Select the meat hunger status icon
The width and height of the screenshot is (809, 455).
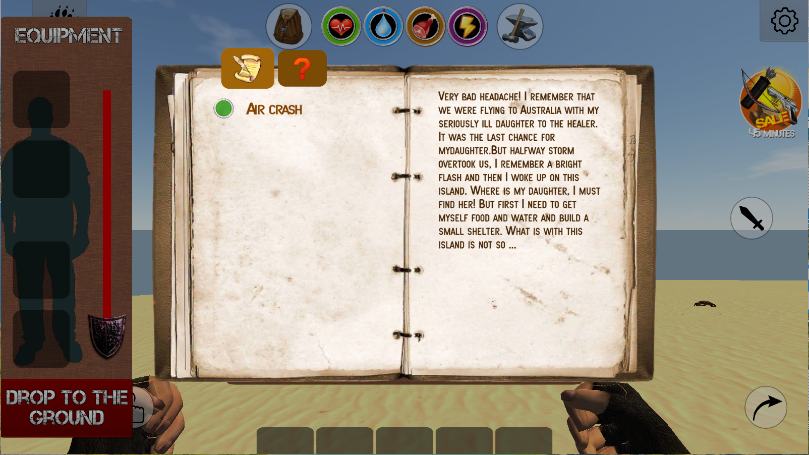426,26
